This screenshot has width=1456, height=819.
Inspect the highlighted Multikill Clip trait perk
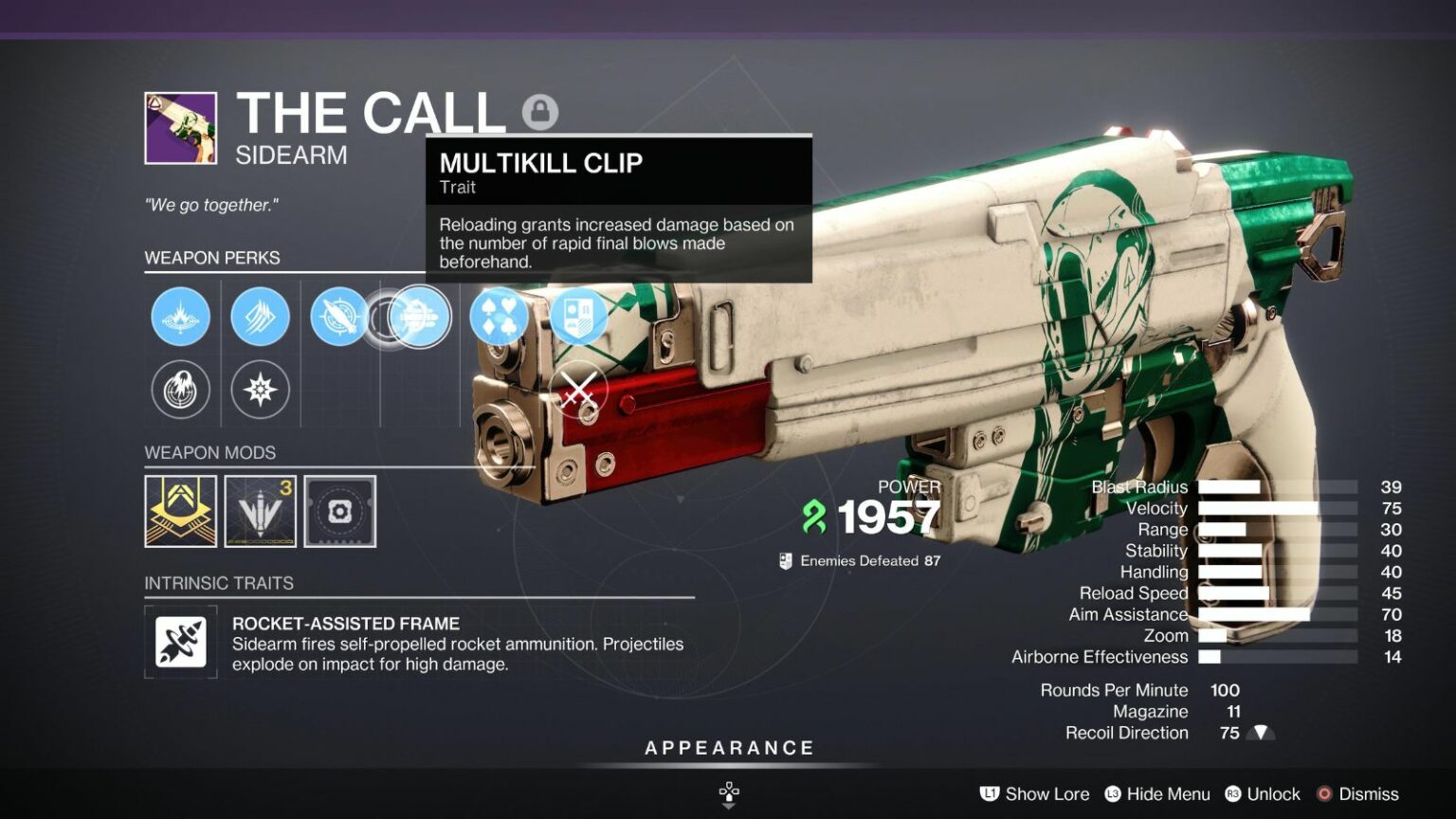coord(419,317)
